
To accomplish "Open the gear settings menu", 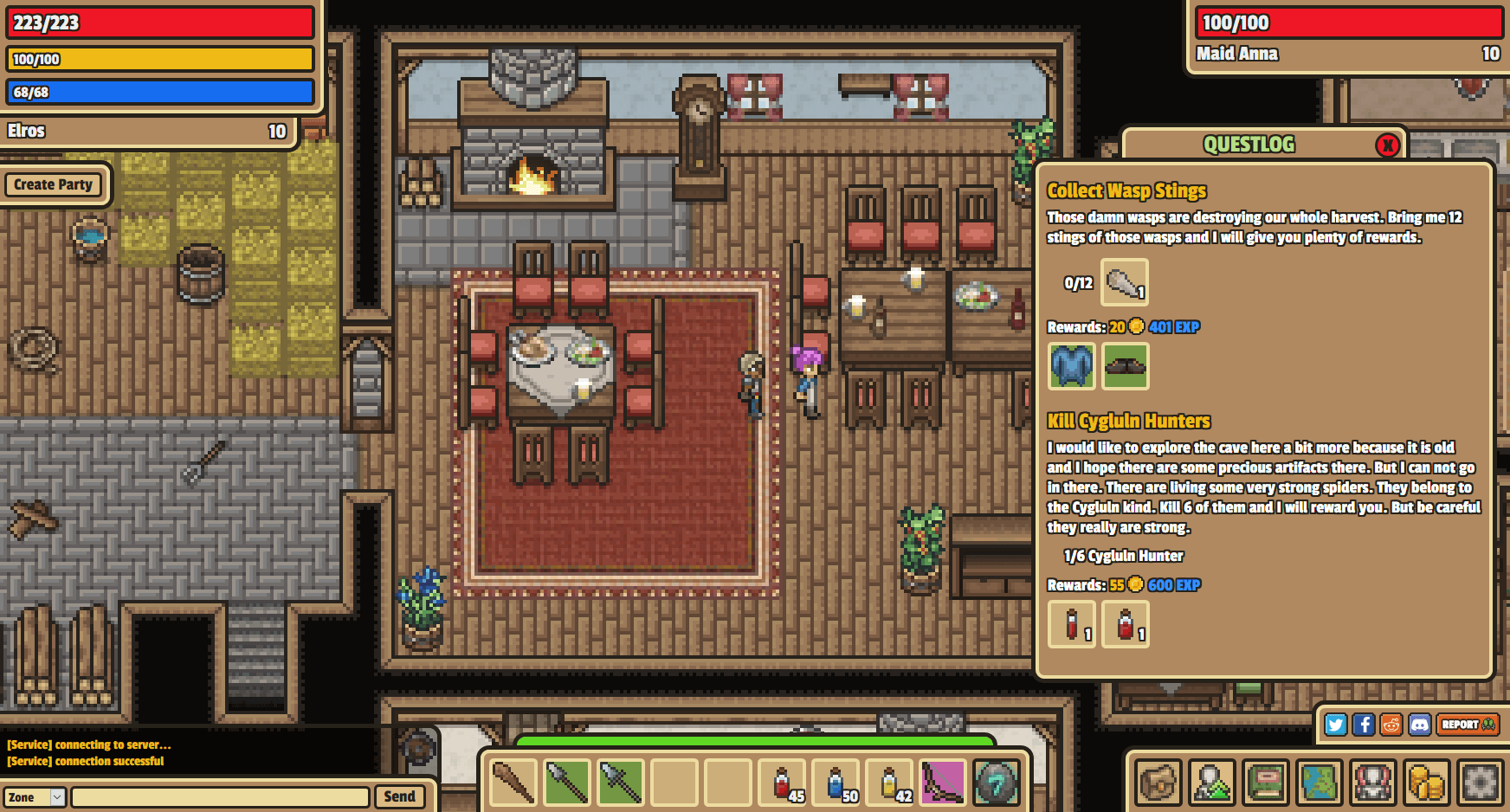I will pos(1481,783).
